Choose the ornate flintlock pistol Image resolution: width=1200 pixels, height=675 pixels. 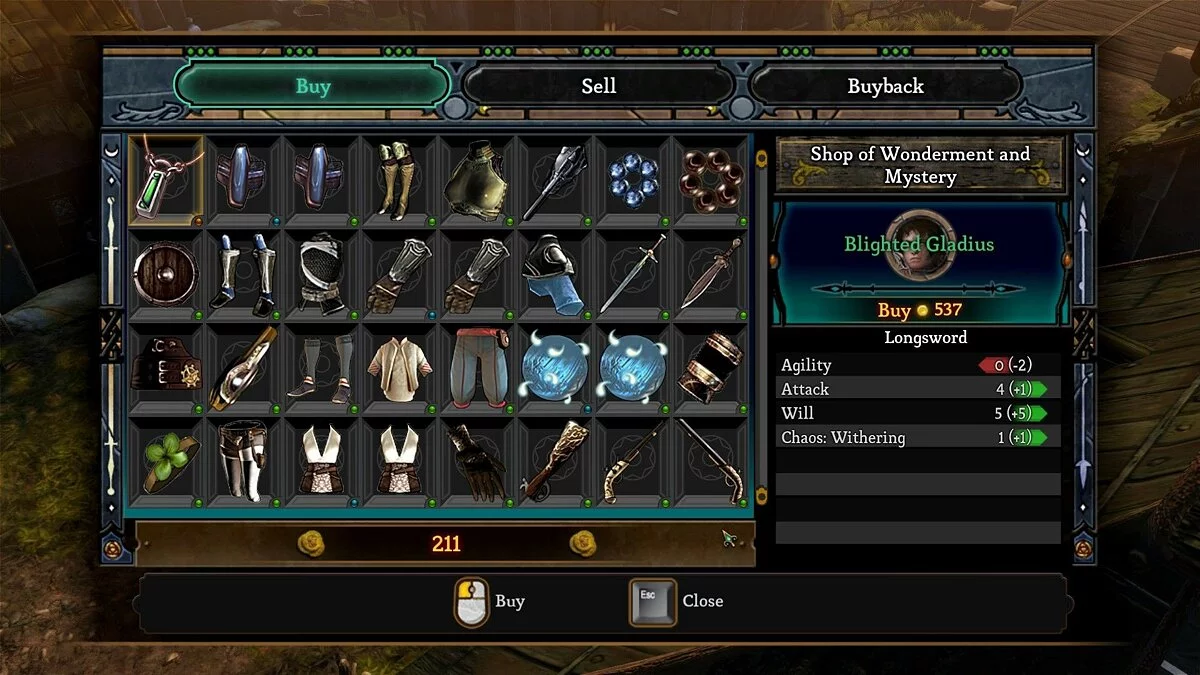tap(634, 460)
